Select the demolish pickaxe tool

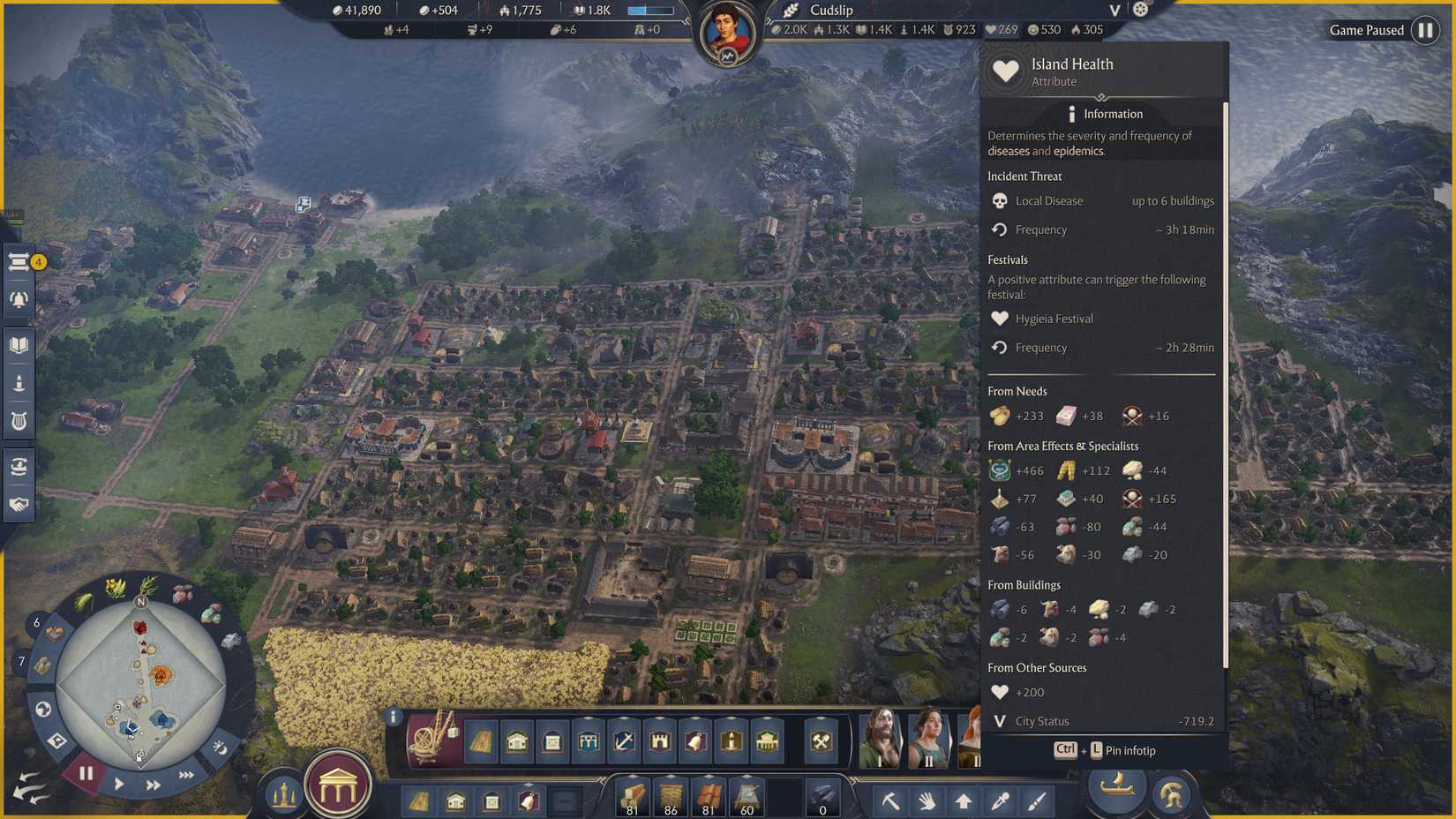click(891, 801)
